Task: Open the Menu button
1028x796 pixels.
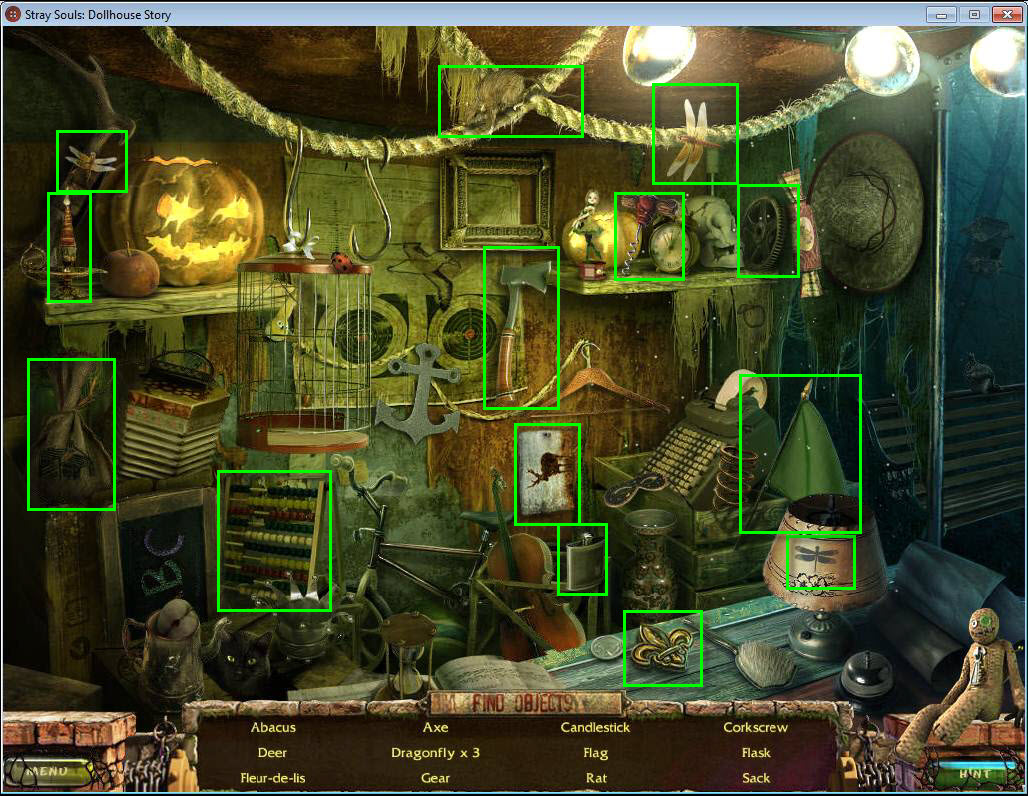Action: 47,771
